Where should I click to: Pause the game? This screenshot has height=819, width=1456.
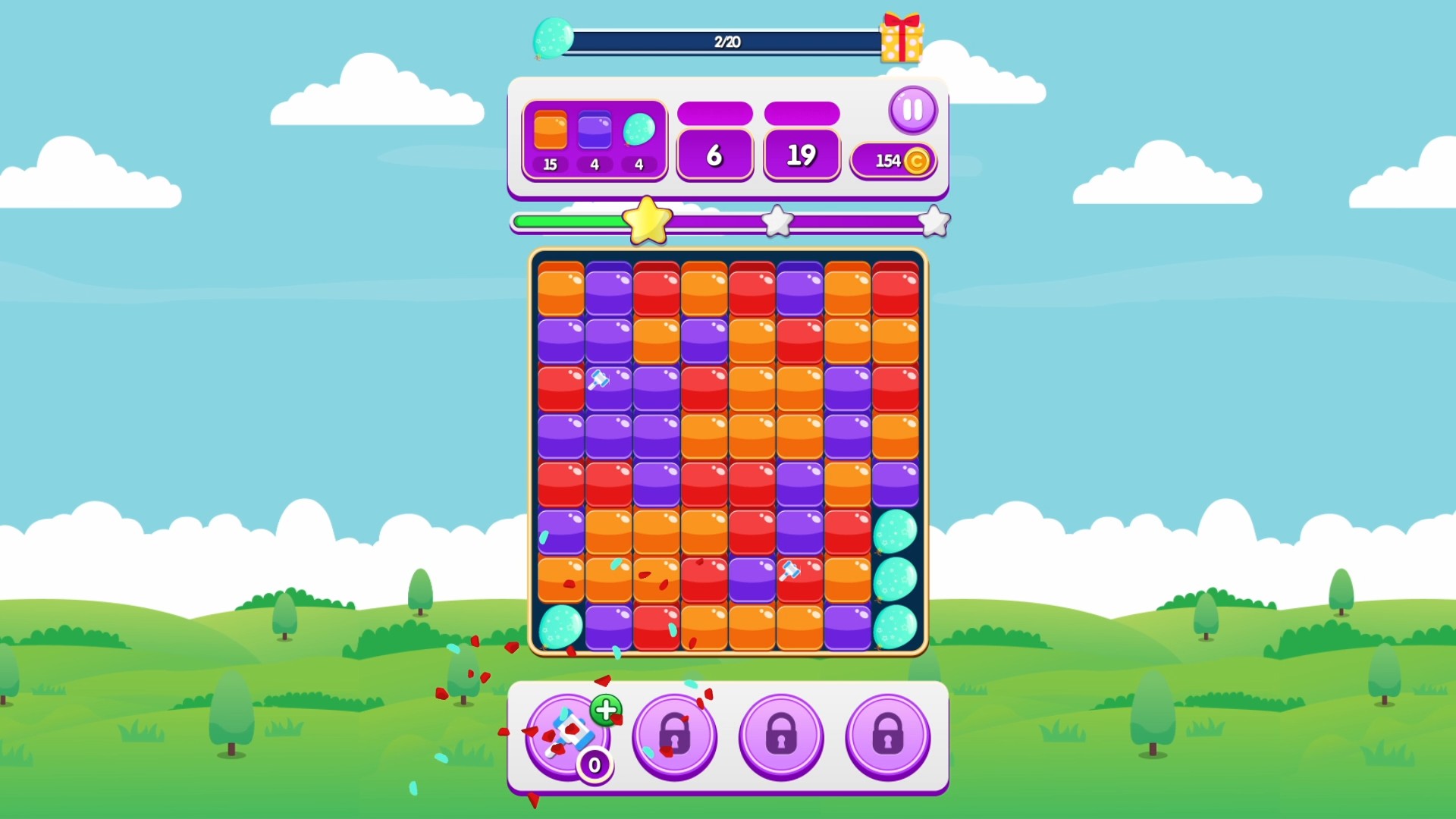913,110
